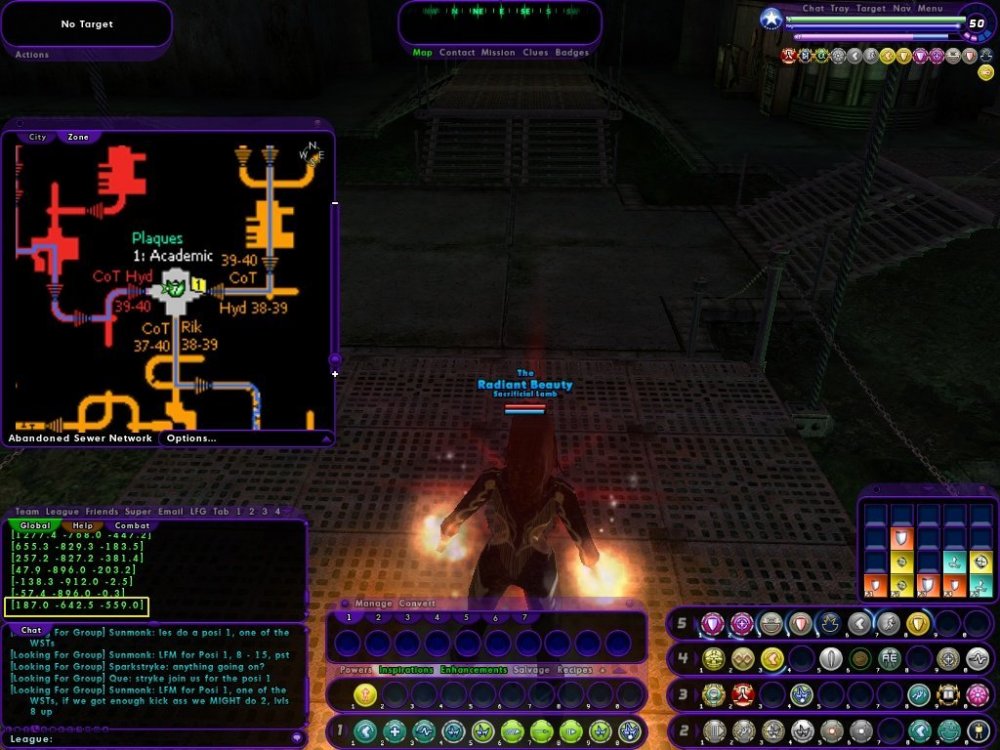1000x750 pixels.
Task: Select the Help chat tab
Action: click(x=82, y=525)
